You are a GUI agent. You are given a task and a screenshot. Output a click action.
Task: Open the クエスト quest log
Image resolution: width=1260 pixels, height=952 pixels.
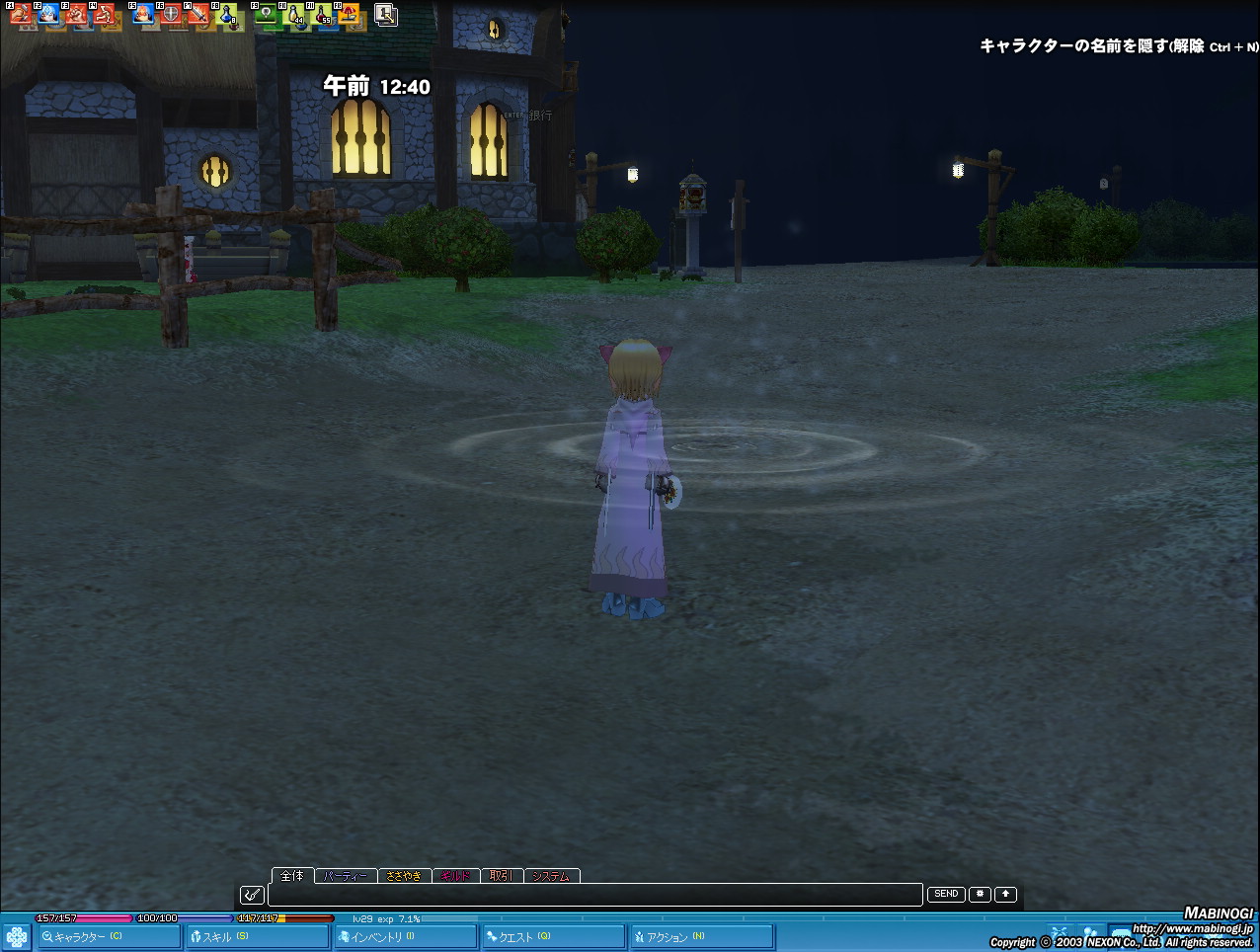click(x=553, y=936)
